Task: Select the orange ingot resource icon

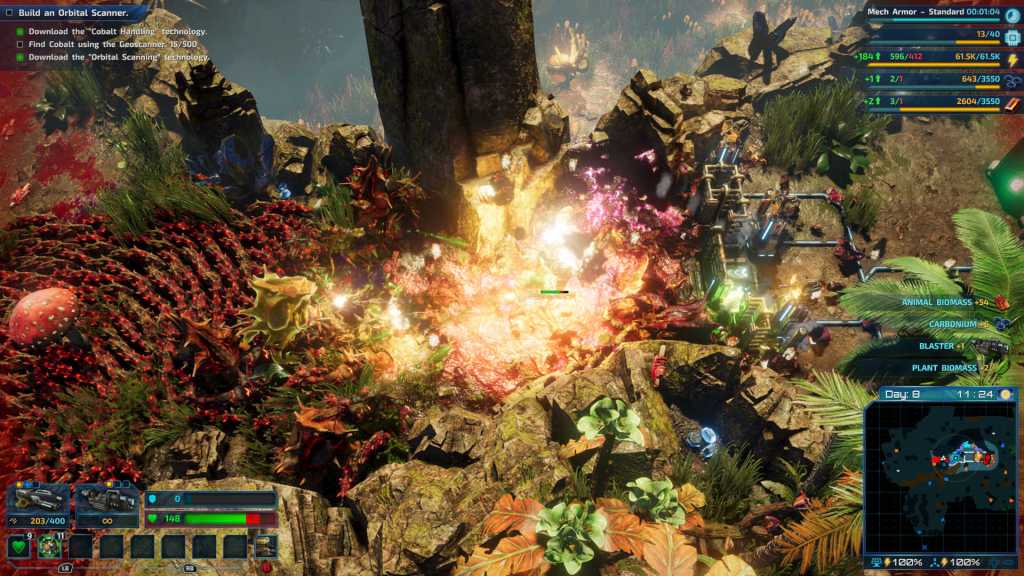Action: point(1012,102)
